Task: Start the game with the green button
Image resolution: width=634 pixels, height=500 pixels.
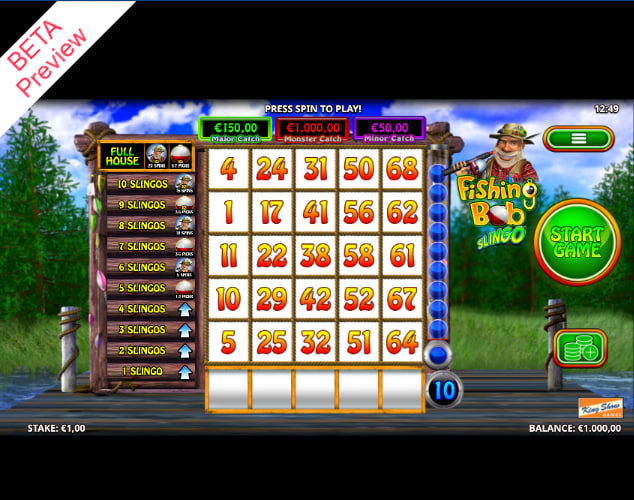Action: pyautogui.click(x=577, y=243)
